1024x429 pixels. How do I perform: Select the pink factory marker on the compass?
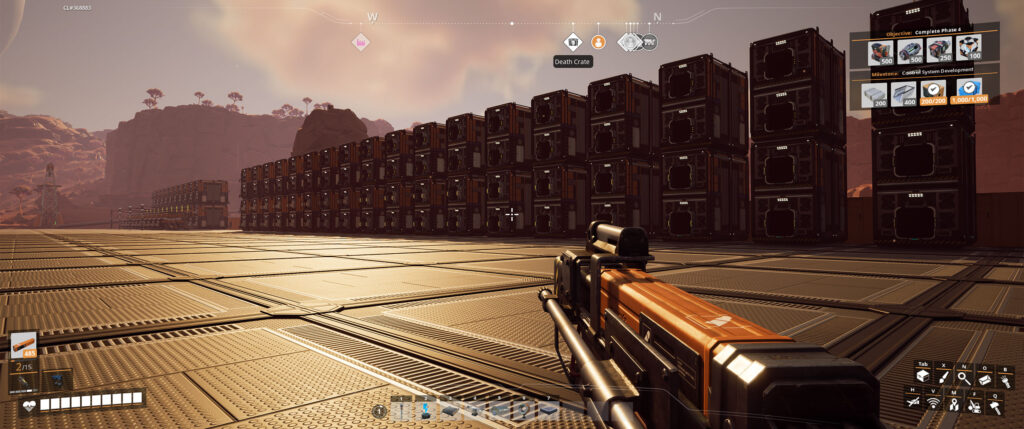coord(360,42)
